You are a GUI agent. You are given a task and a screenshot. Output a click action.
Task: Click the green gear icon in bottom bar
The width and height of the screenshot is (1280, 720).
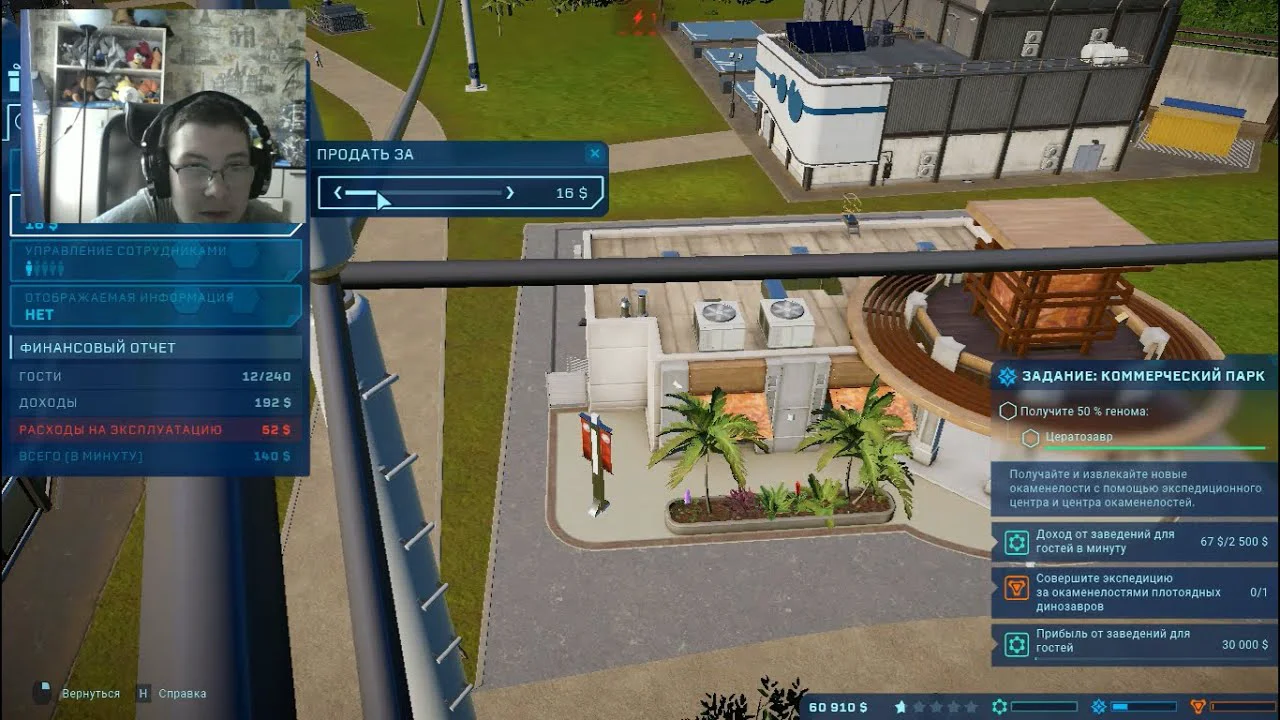998,707
